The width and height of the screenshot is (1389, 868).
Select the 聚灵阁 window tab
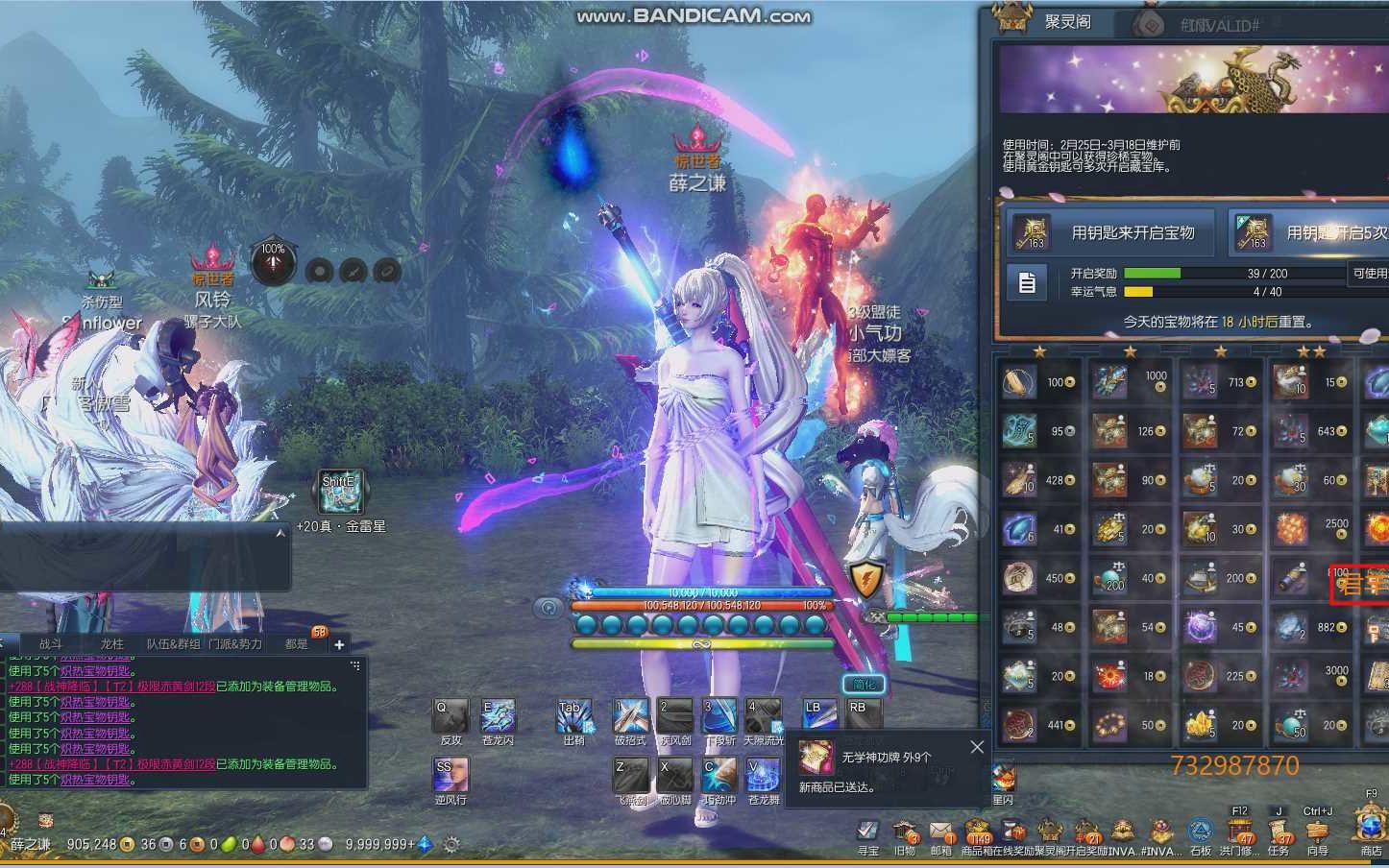coord(1067,21)
